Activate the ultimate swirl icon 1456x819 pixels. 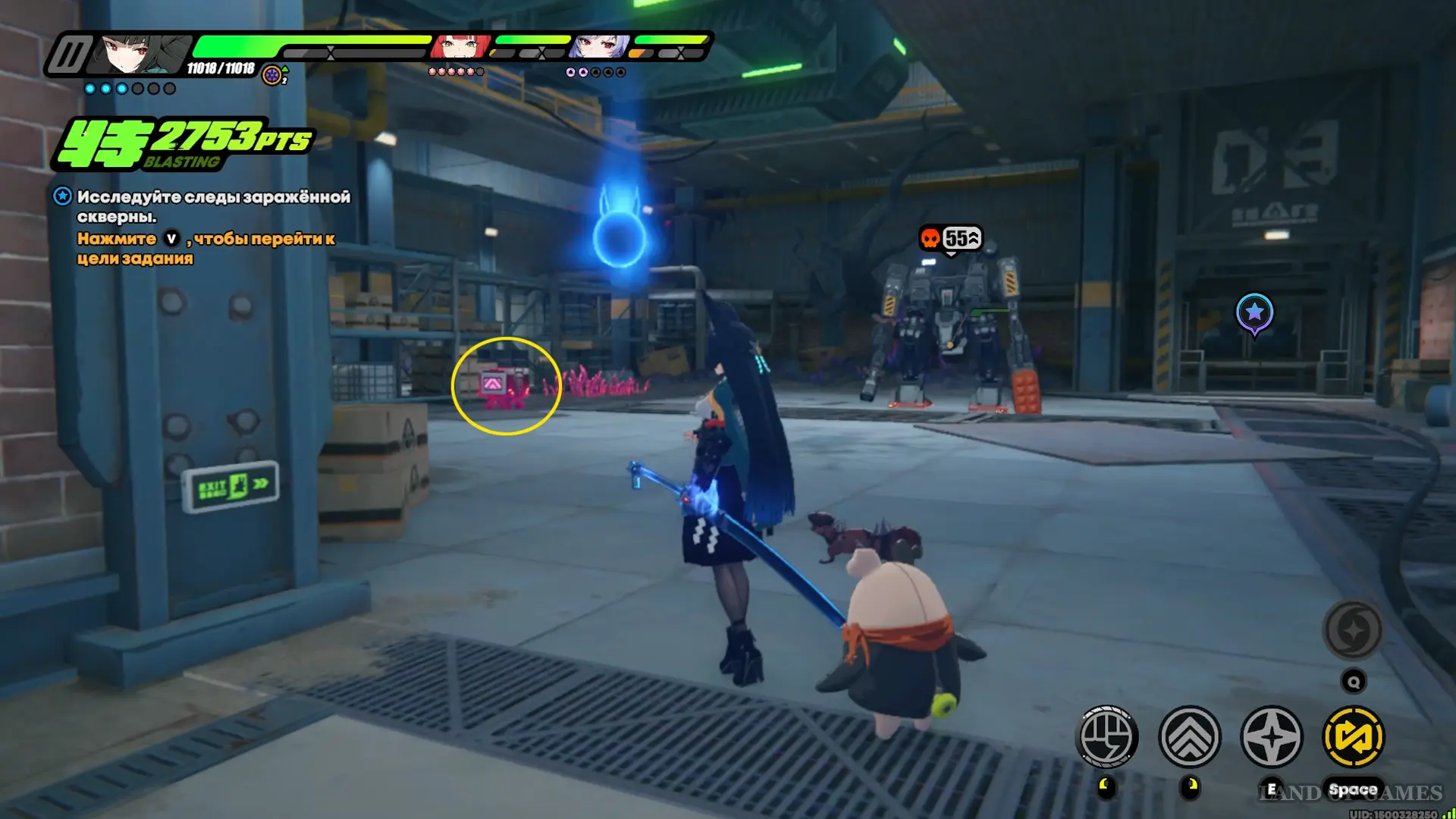[1353, 630]
